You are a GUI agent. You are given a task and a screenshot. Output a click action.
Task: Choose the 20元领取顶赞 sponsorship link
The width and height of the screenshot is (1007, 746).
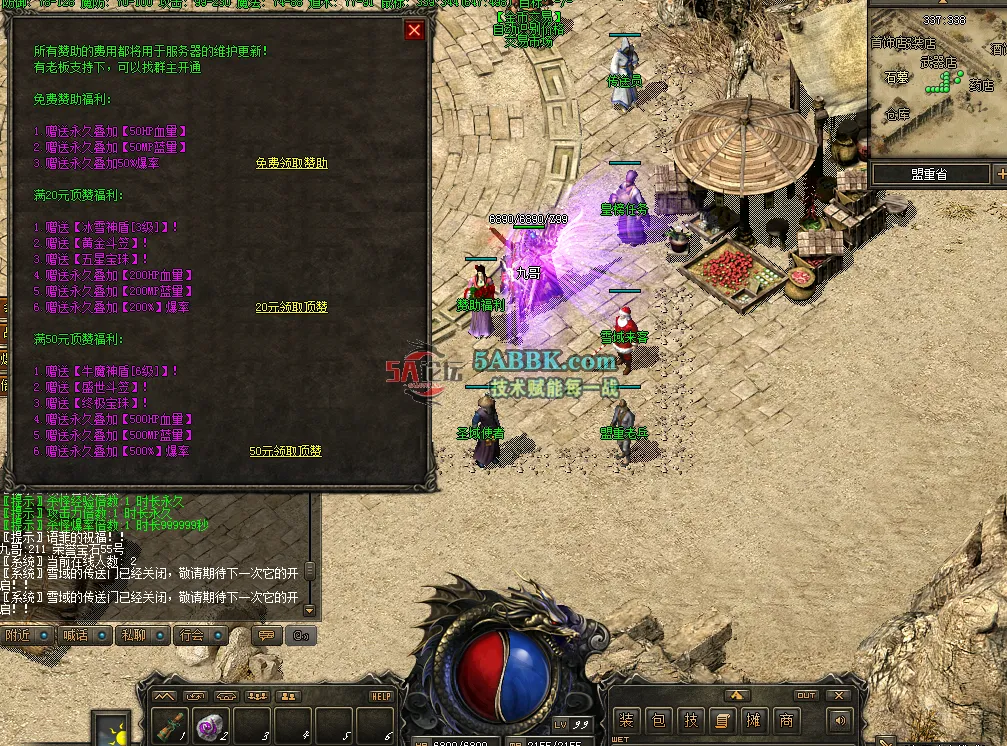pyautogui.click(x=291, y=307)
